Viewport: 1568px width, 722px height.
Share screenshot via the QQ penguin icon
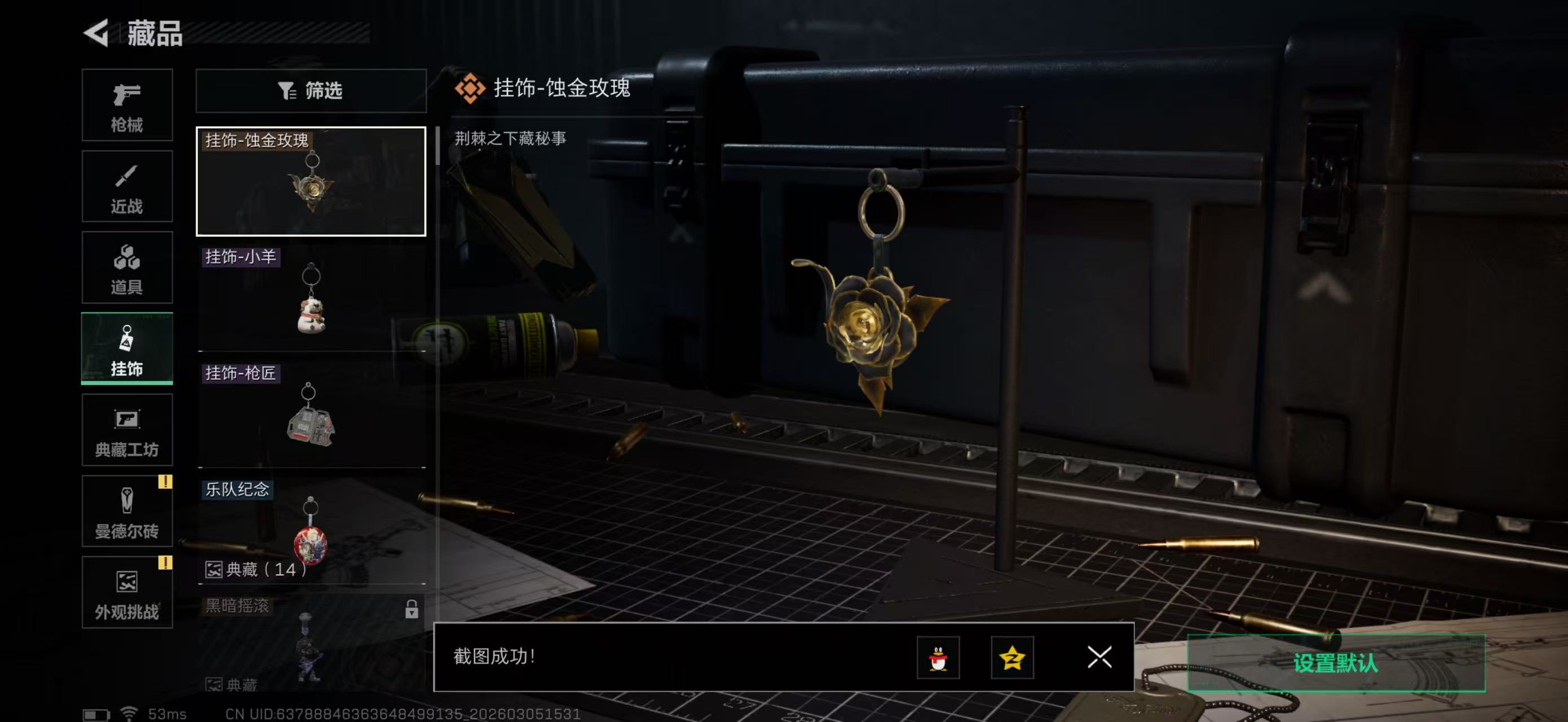pos(938,658)
